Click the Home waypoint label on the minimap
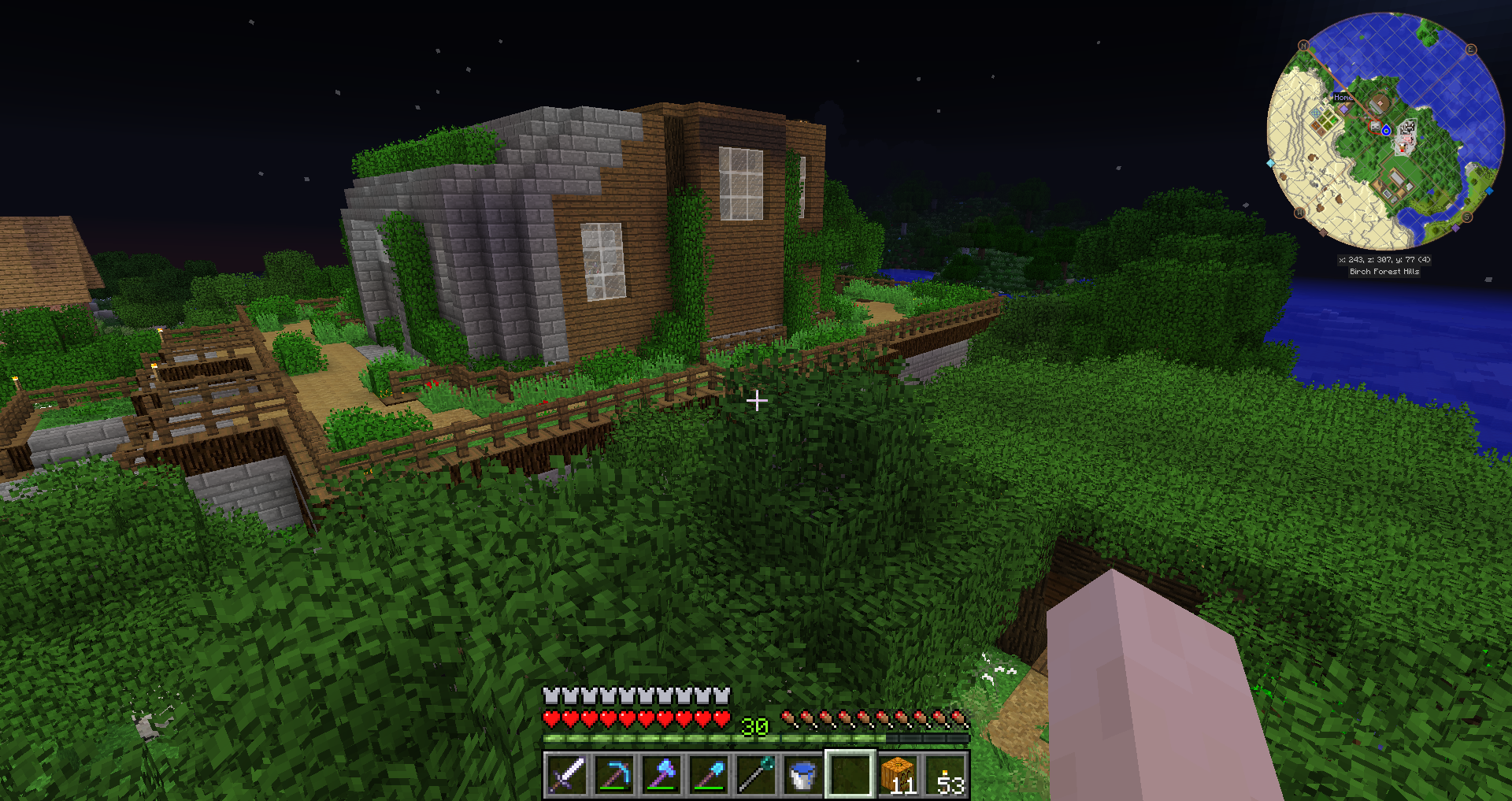Image resolution: width=1512 pixels, height=801 pixels. (x=1343, y=98)
